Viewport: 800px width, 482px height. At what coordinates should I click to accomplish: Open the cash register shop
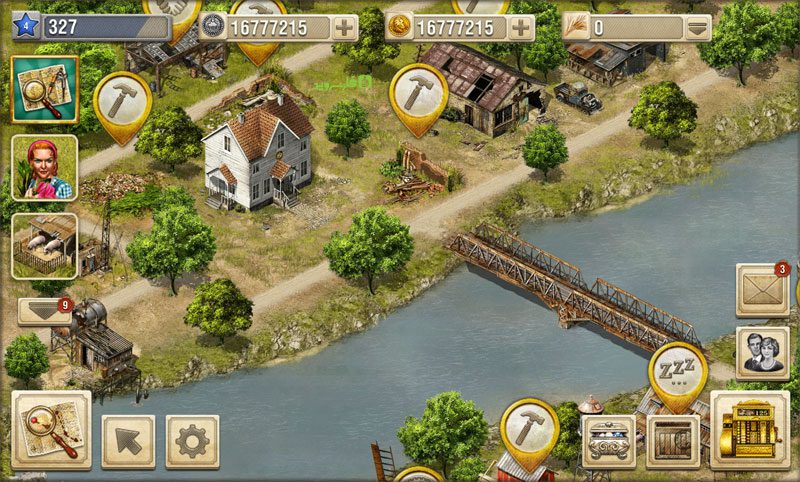[749, 430]
